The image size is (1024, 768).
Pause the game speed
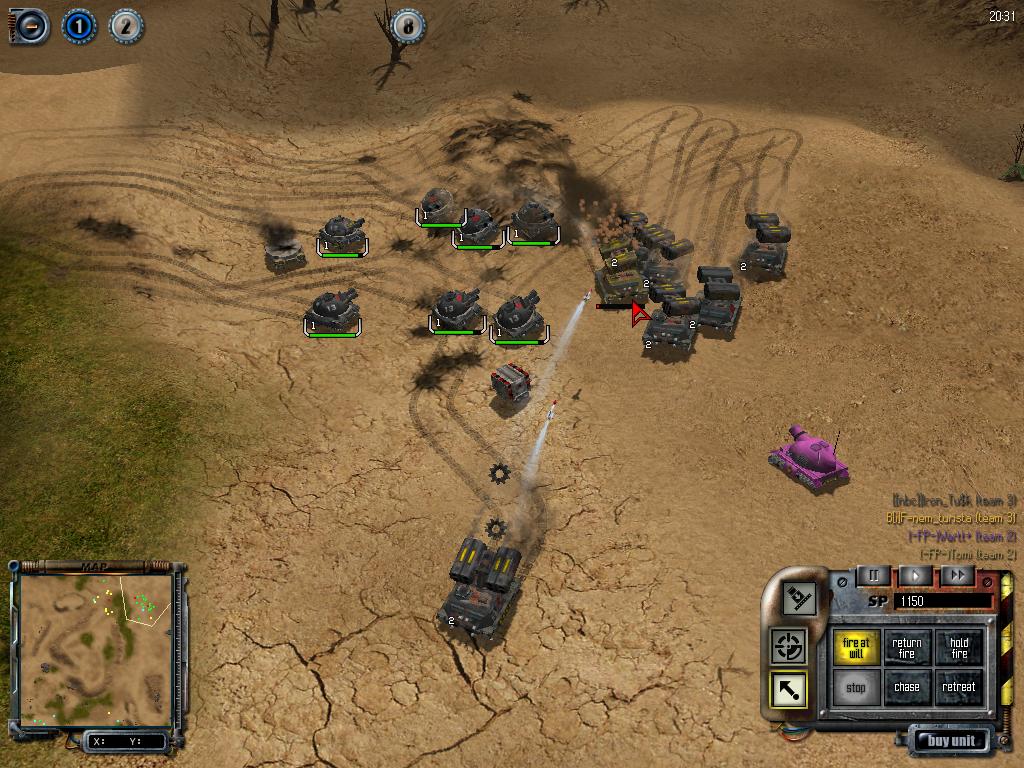873,575
